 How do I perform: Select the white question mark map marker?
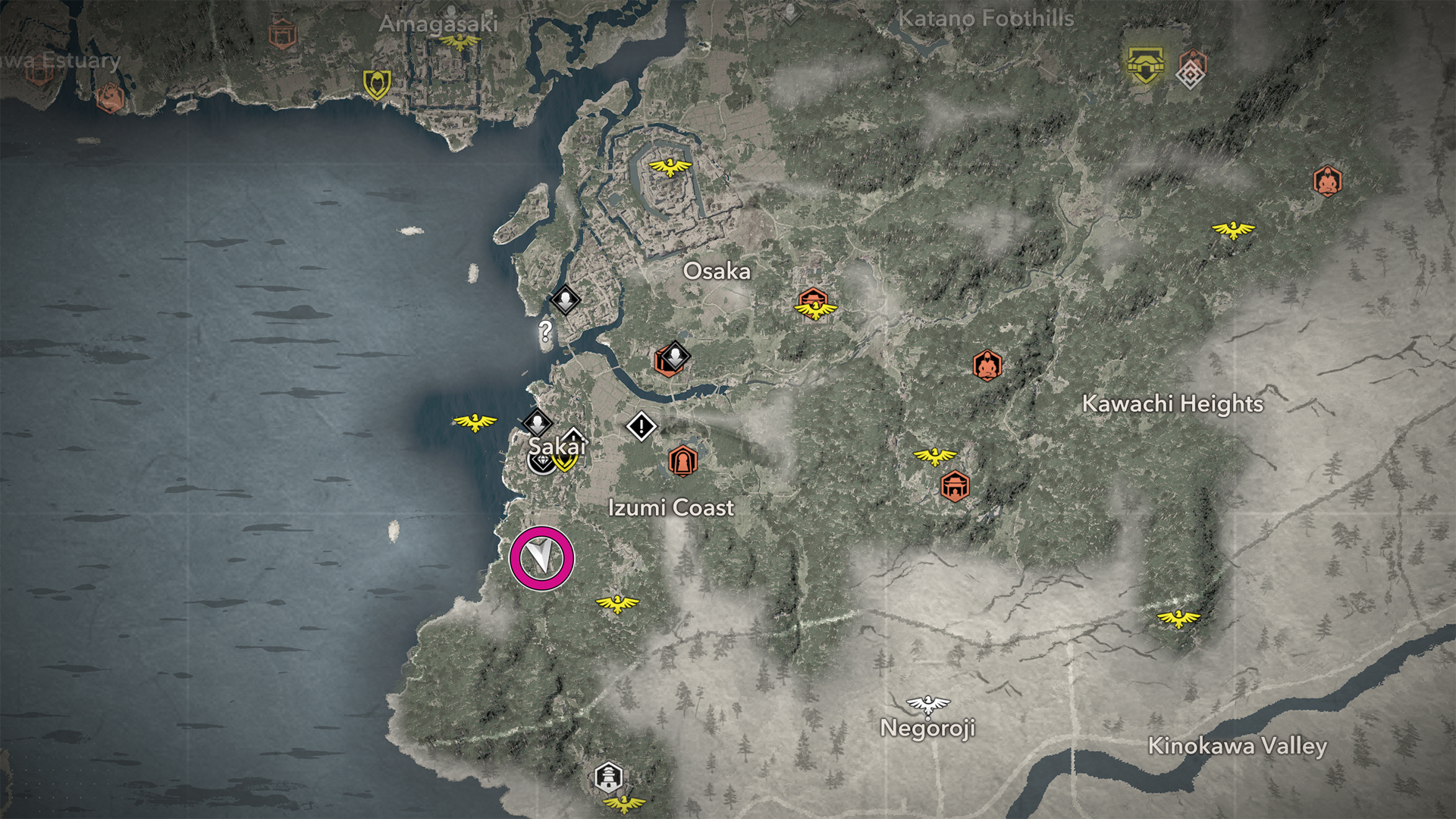(544, 331)
